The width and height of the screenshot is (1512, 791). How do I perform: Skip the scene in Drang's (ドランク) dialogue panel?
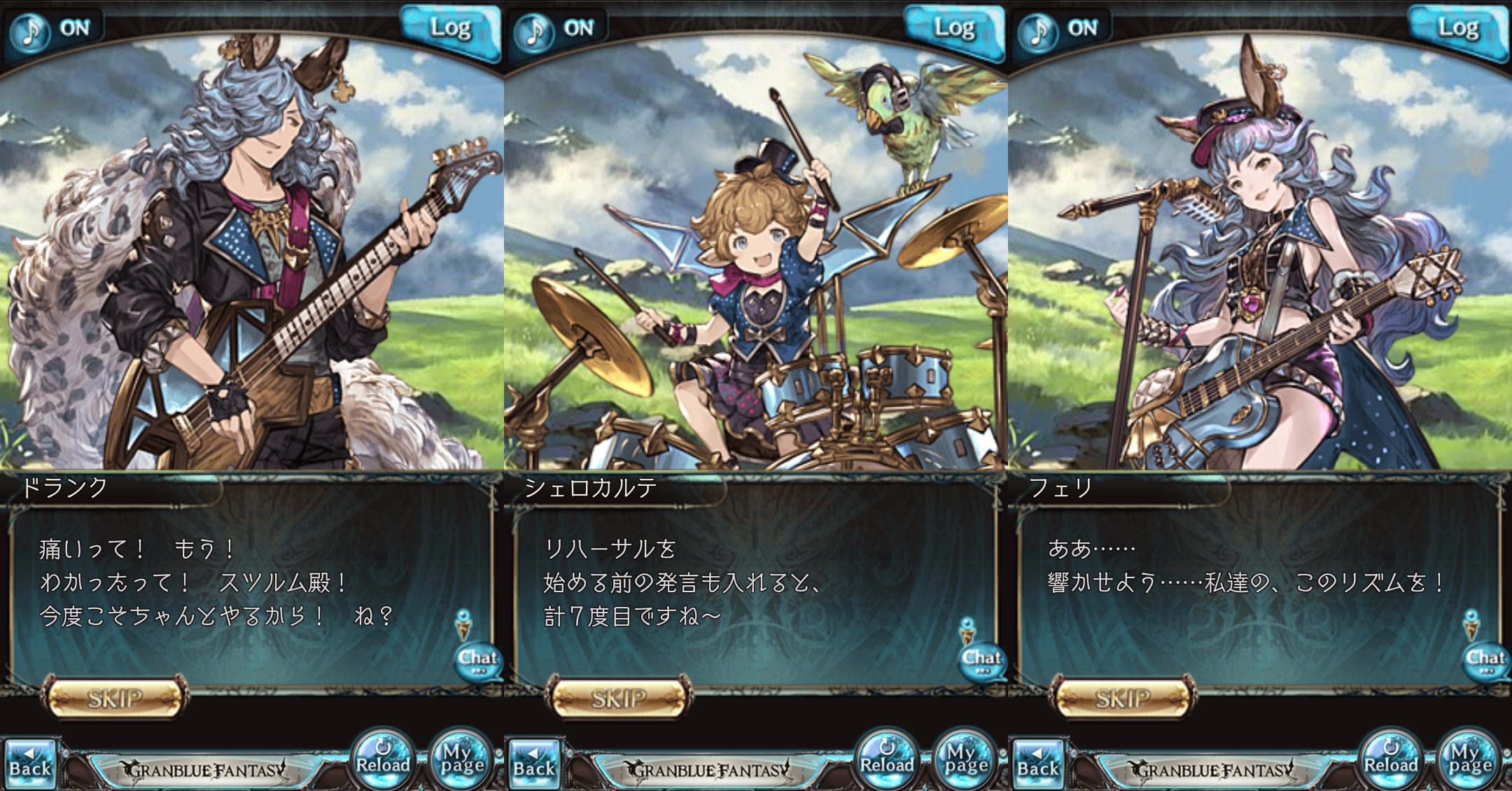tap(115, 697)
